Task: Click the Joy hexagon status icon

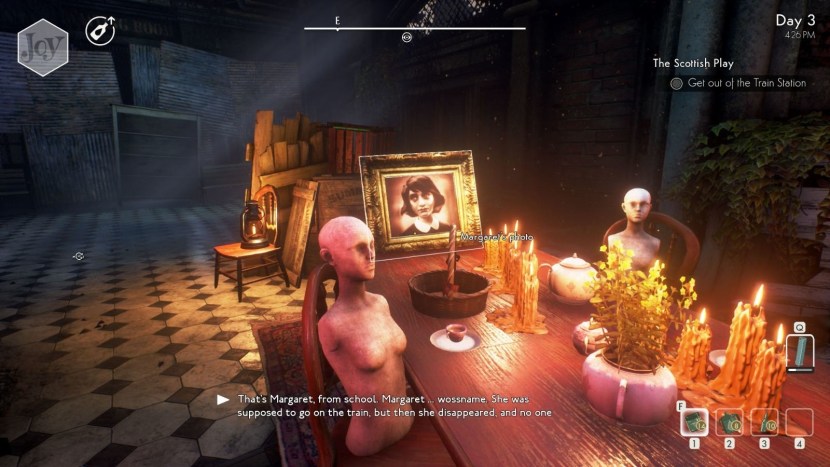Action: [42, 45]
